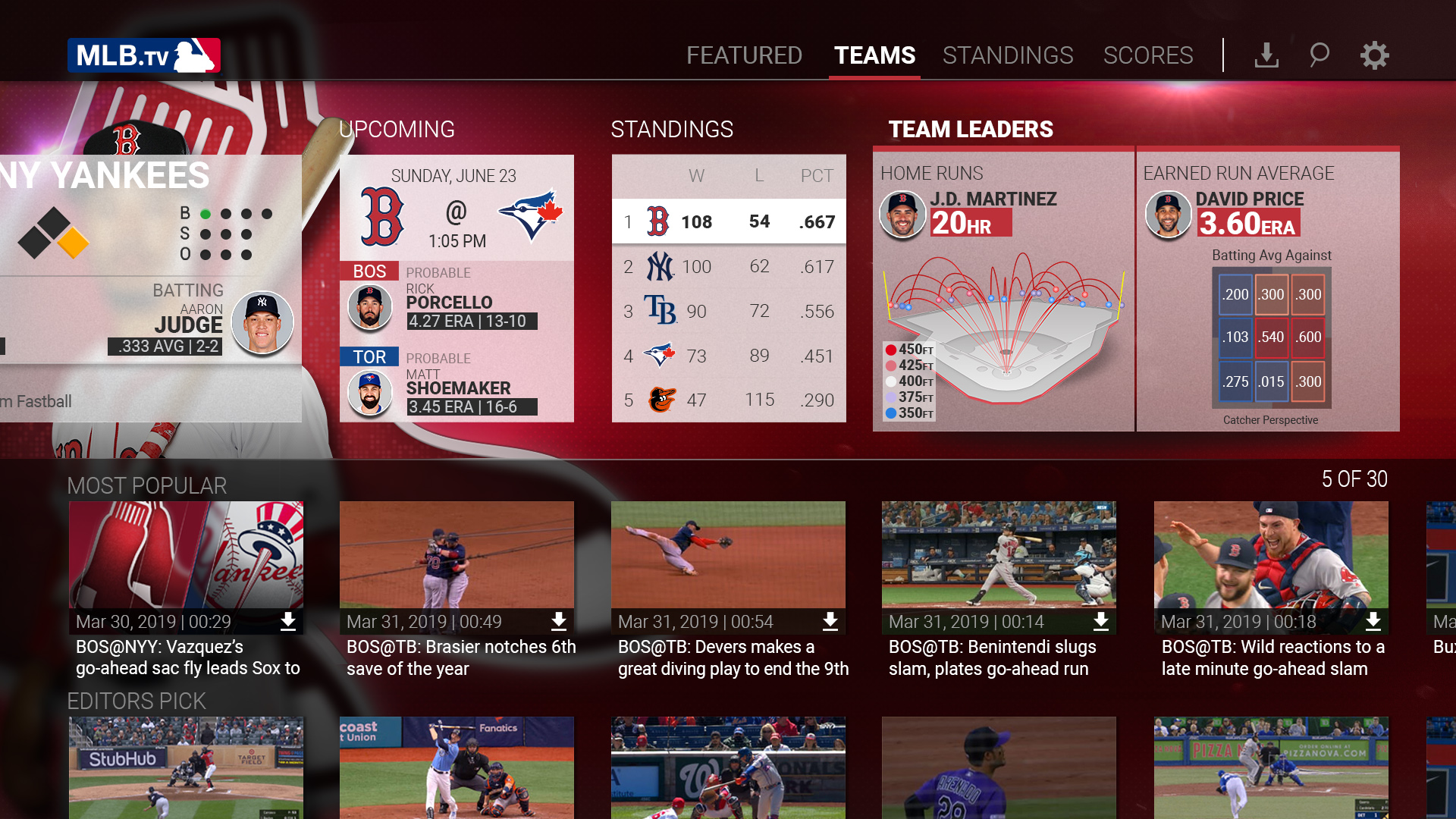The width and height of the screenshot is (1456, 819).
Task: Download the Wild reactions go-ahead slam clip
Action: [1373, 622]
